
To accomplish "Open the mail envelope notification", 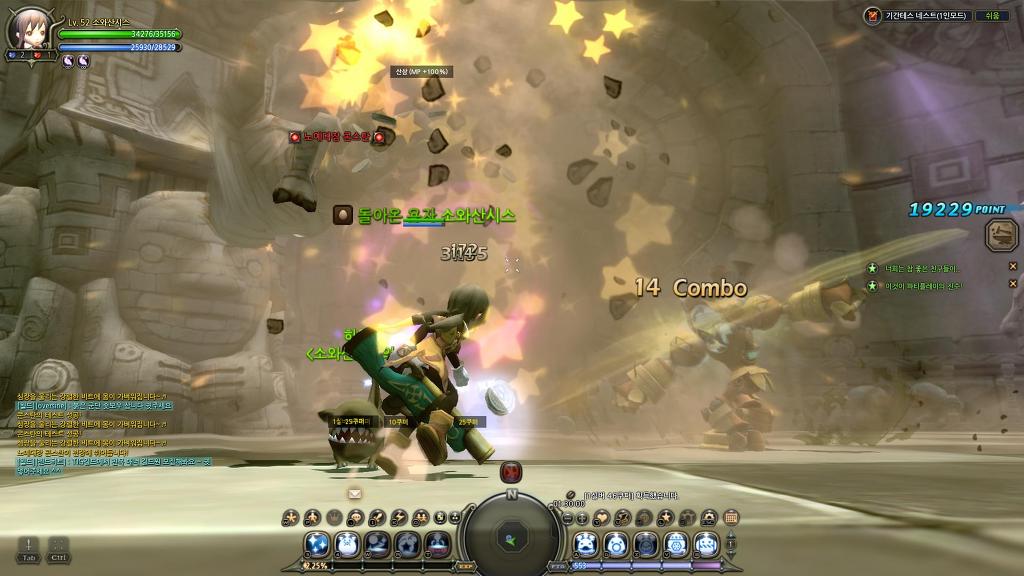I will [354, 493].
